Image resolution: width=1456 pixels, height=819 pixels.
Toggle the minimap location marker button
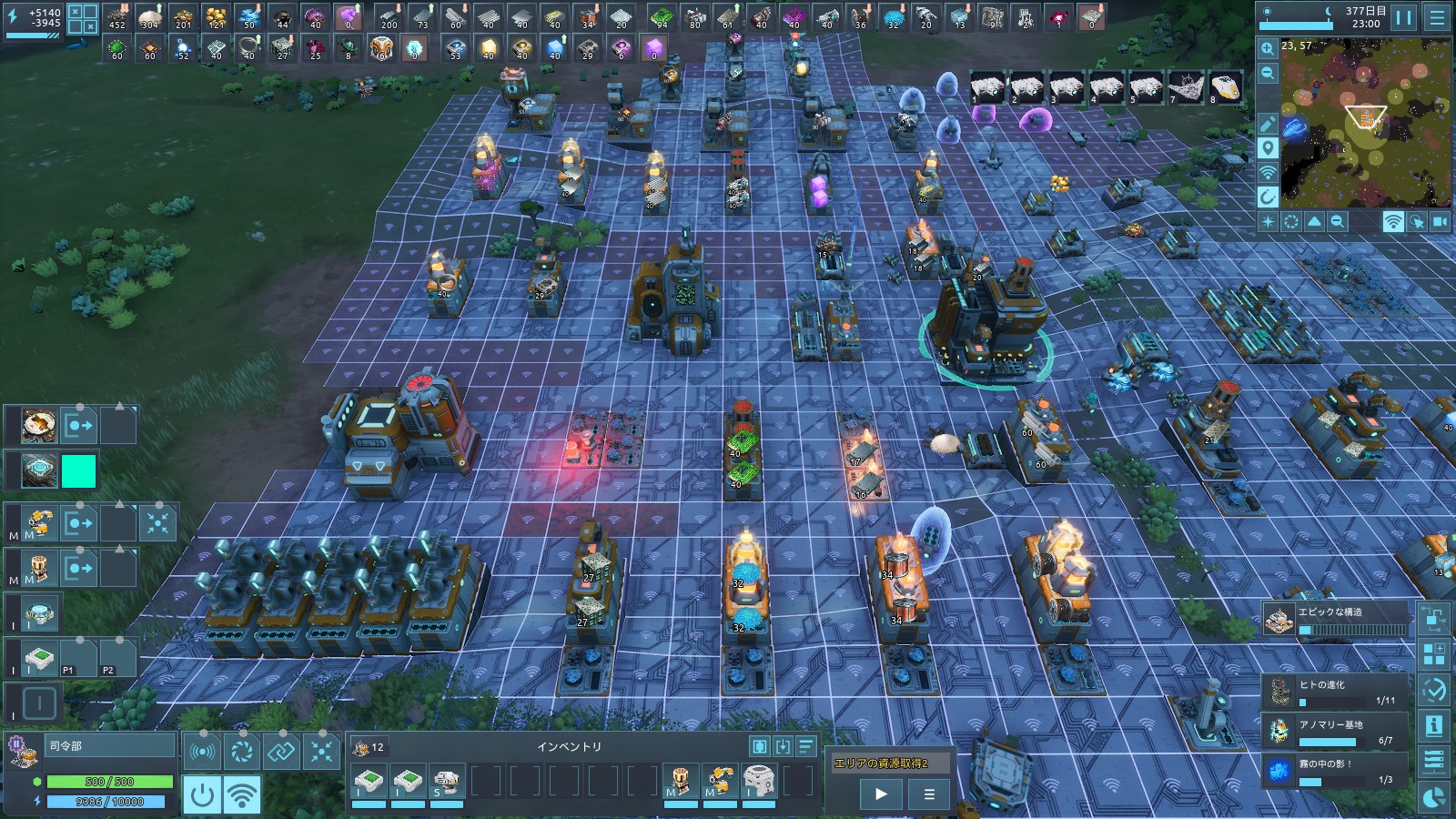(1268, 148)
